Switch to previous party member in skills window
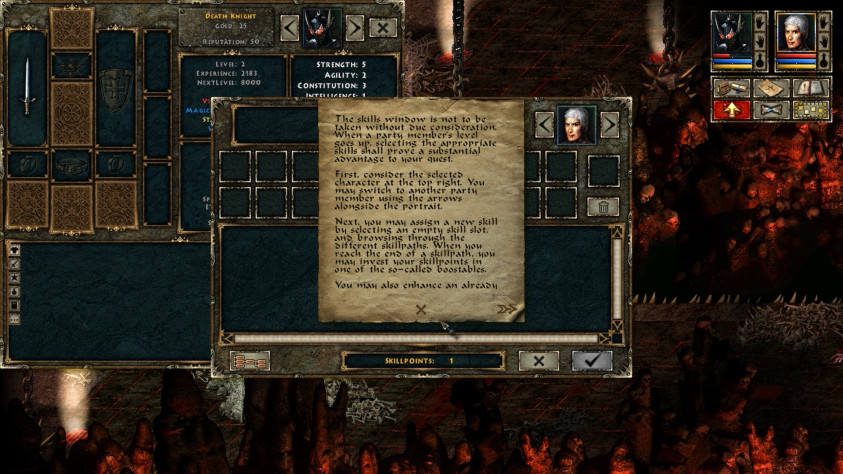Image resolution: width=843 pixels, height=474 pixels. pyautogui.click(x=544, y=125)
